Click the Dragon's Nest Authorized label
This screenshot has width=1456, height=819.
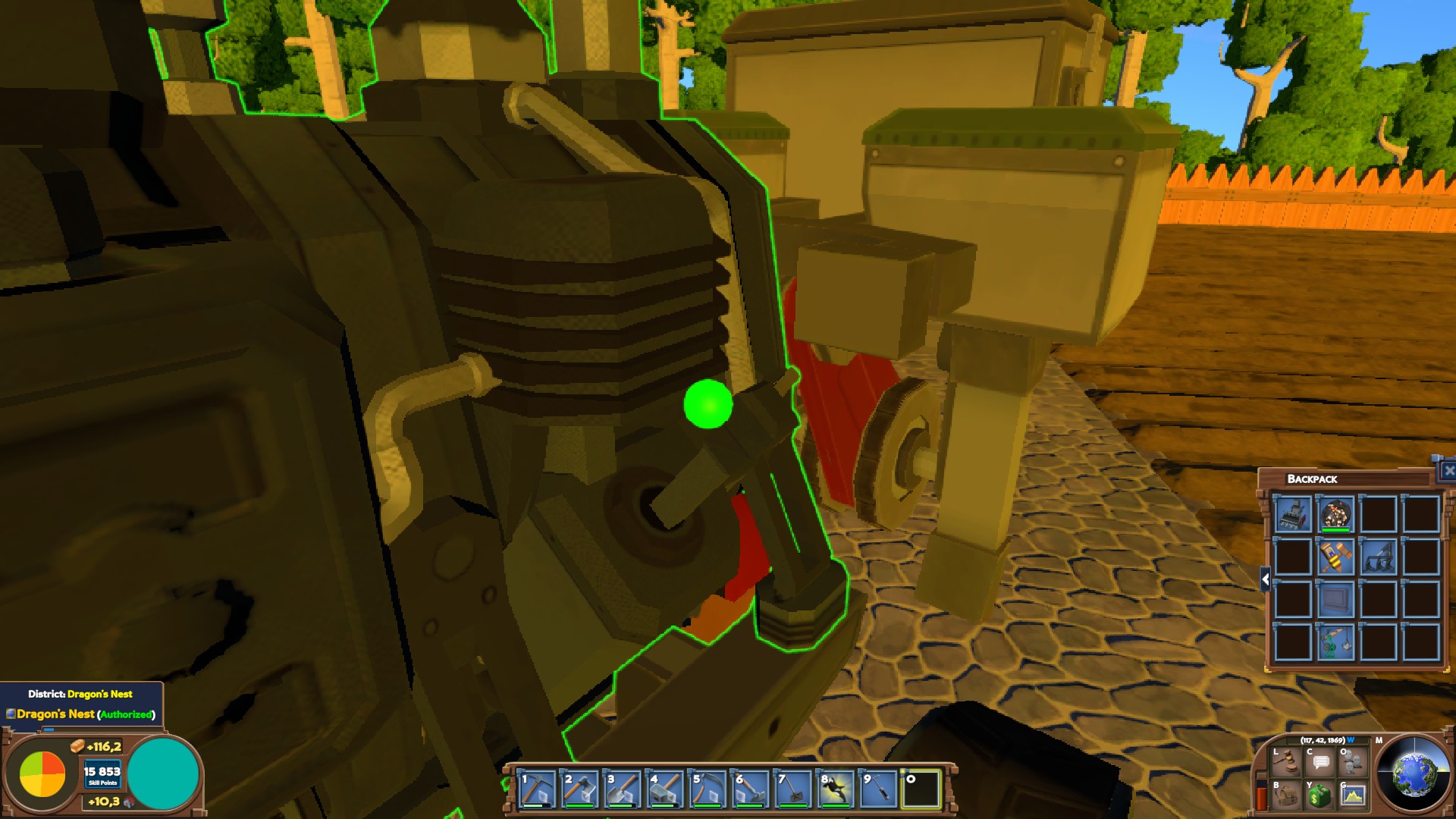[80, 713]
